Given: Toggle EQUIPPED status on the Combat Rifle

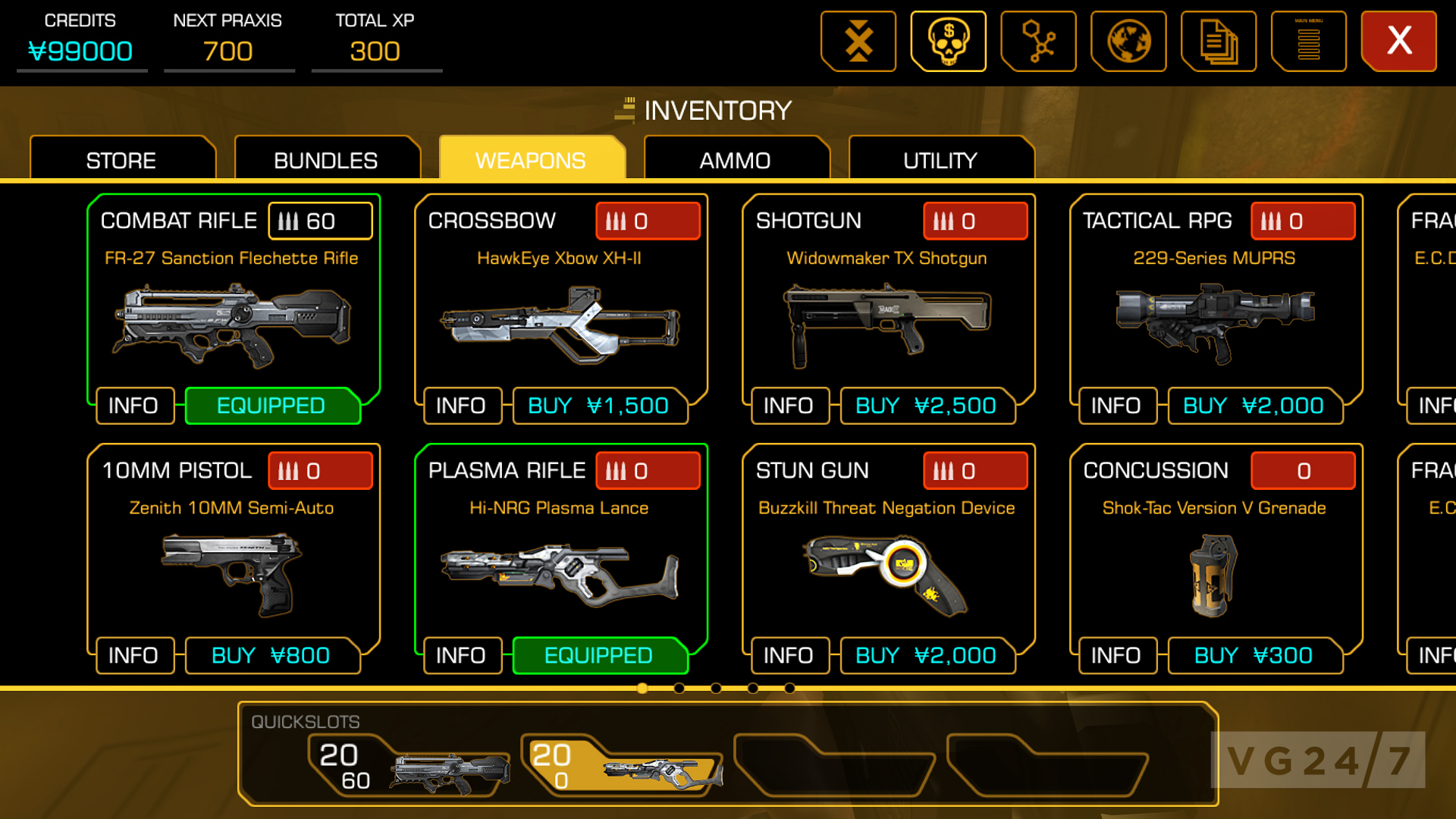Looking at the screenshot, I should tap(272, 406).
